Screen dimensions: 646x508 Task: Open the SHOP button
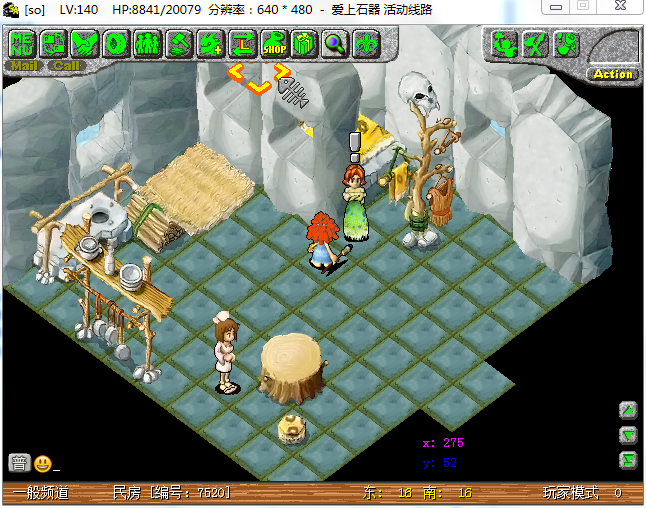coord(273,44)
